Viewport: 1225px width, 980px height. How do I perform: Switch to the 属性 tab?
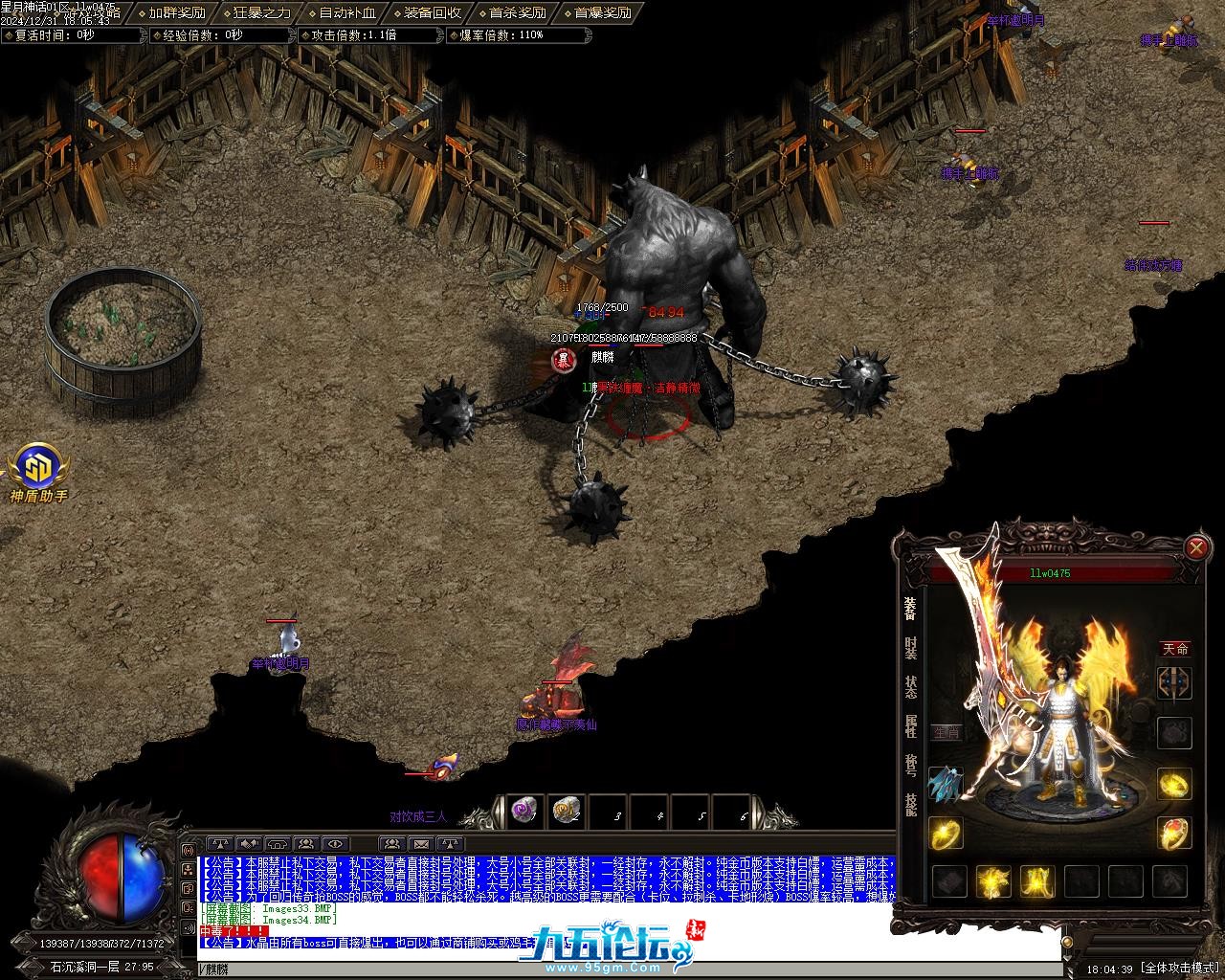point(910,726)
